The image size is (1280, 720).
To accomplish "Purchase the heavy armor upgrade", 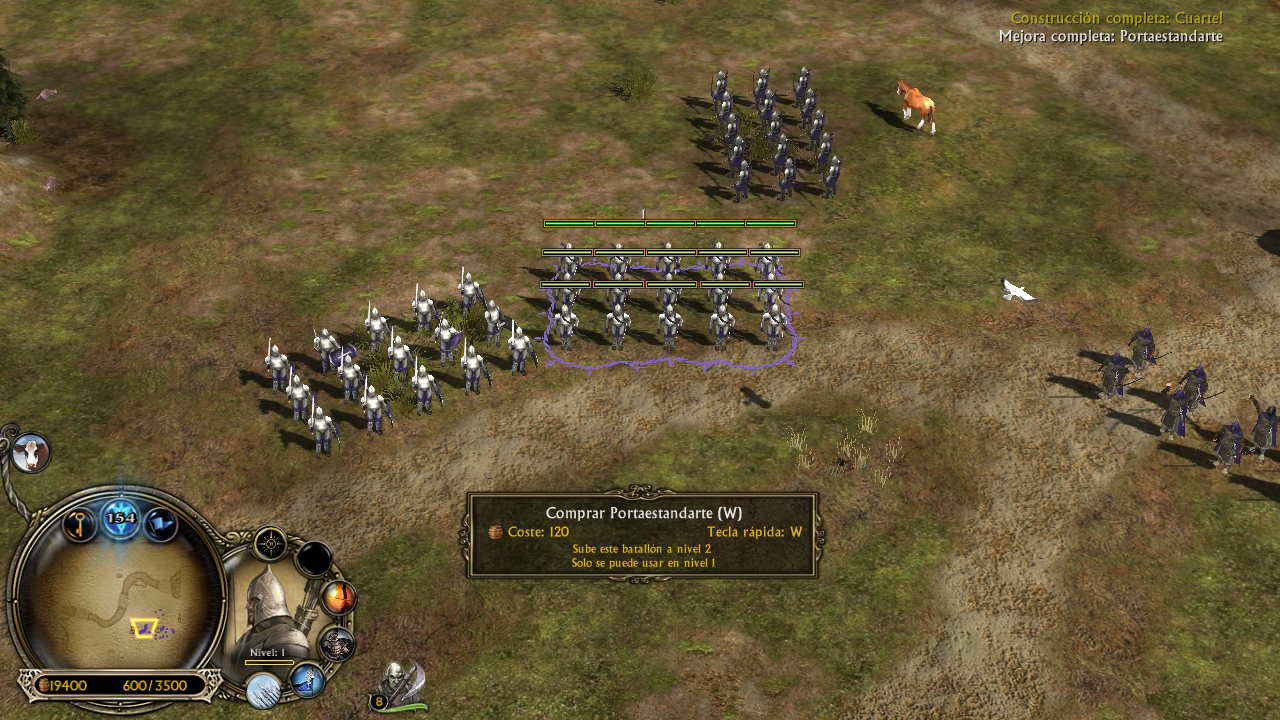I will point(337,644).
